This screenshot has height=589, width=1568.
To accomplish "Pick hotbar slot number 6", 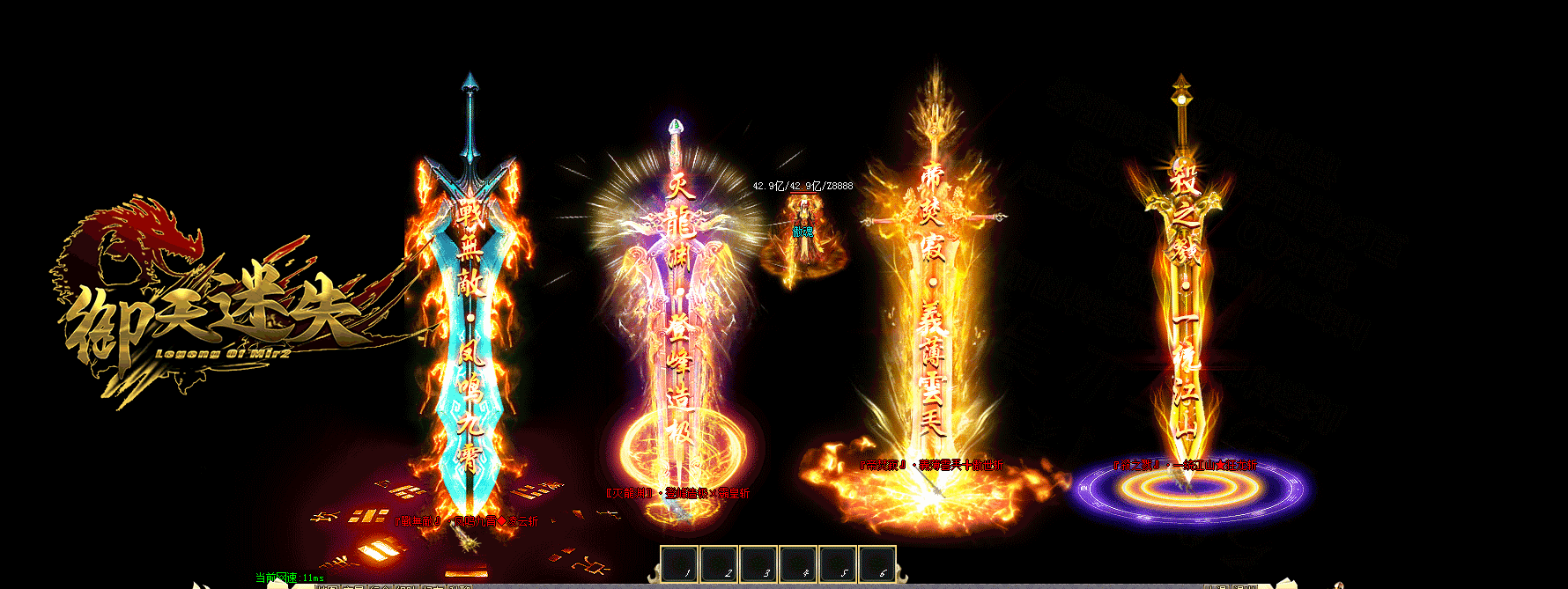I will pos(876,564).
